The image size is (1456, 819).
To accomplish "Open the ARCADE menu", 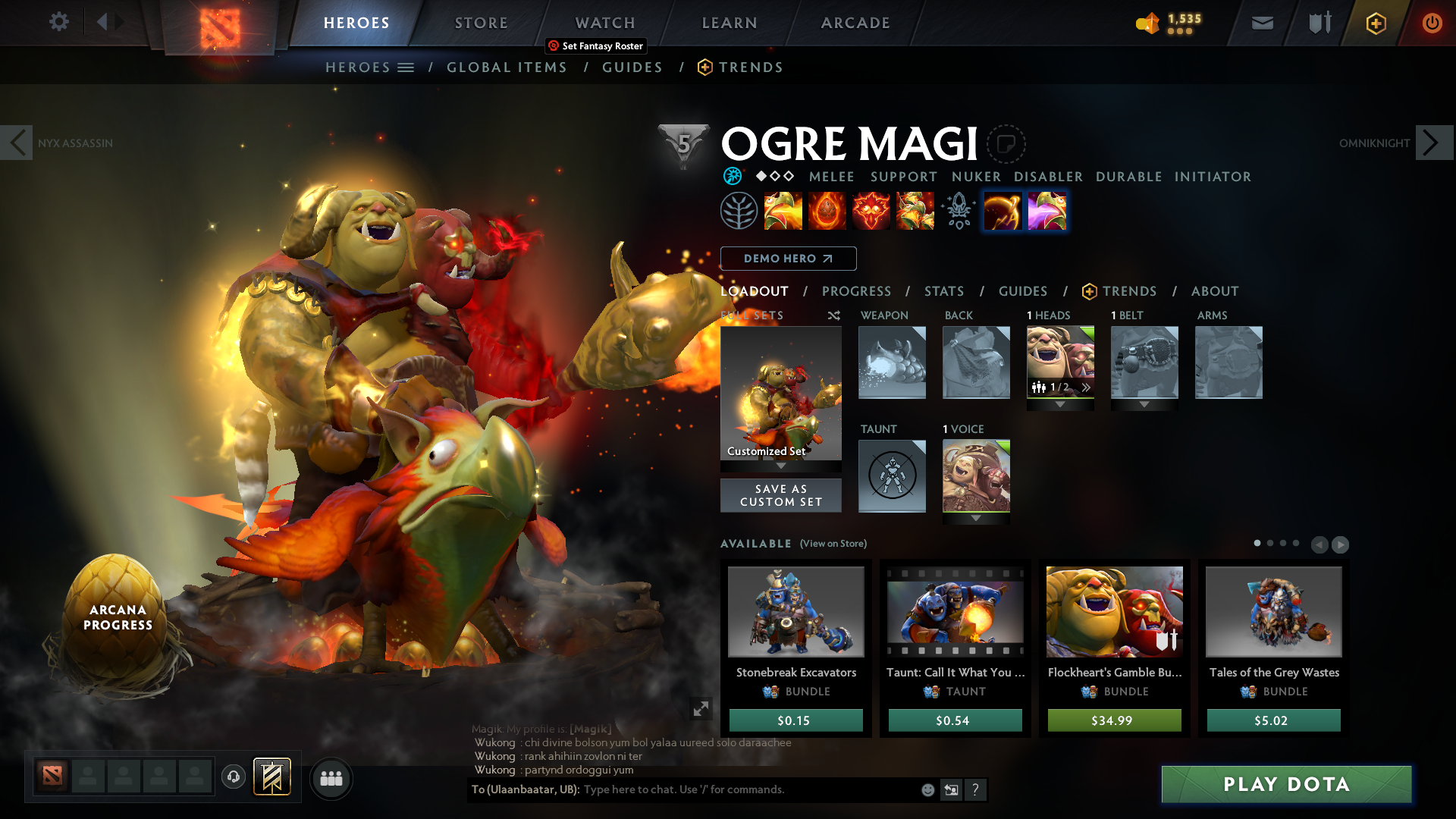I will click(x=855, y=23).
